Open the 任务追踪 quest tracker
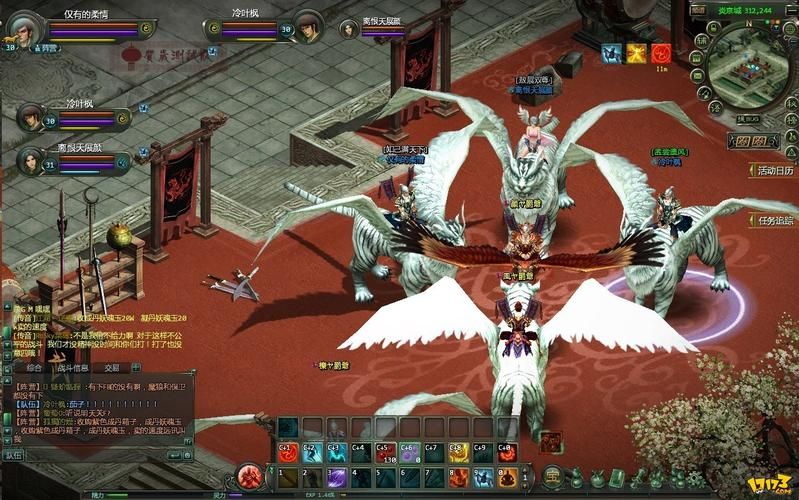The width and height of the screenshot is (799, 500). pos(770,220)
